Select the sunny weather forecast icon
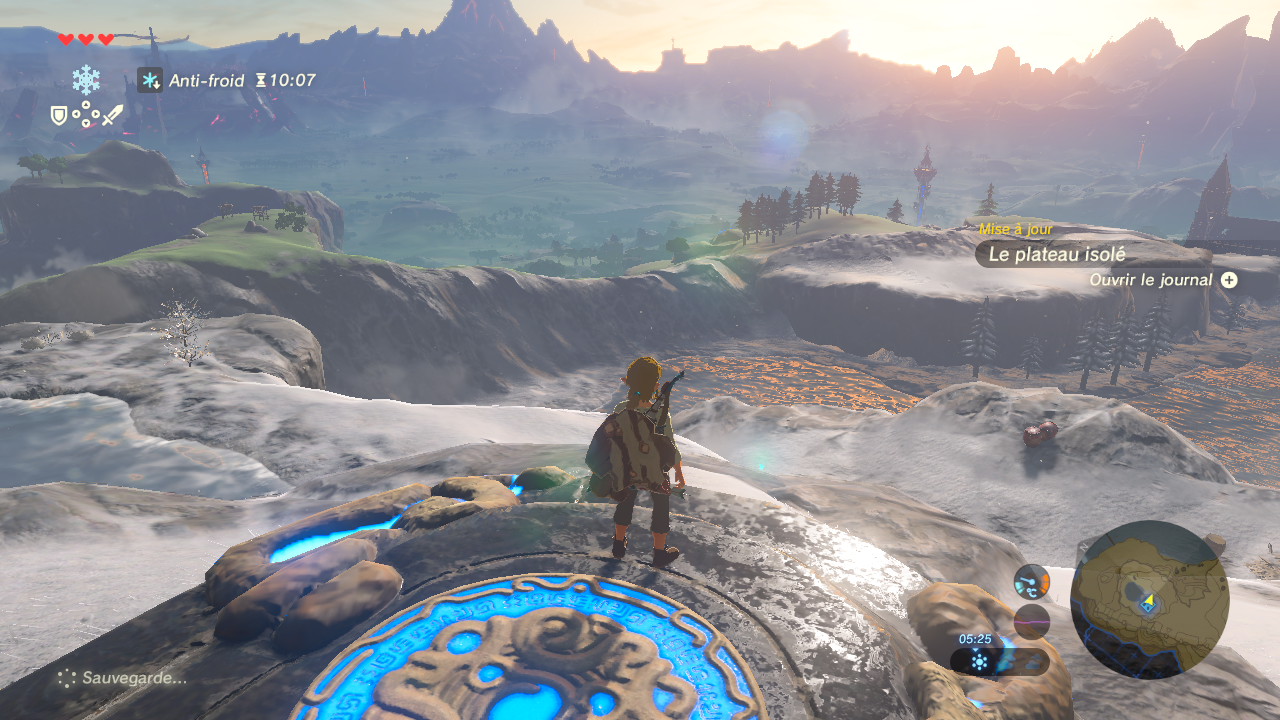The image size is (1280, 720). pos(980,662)
